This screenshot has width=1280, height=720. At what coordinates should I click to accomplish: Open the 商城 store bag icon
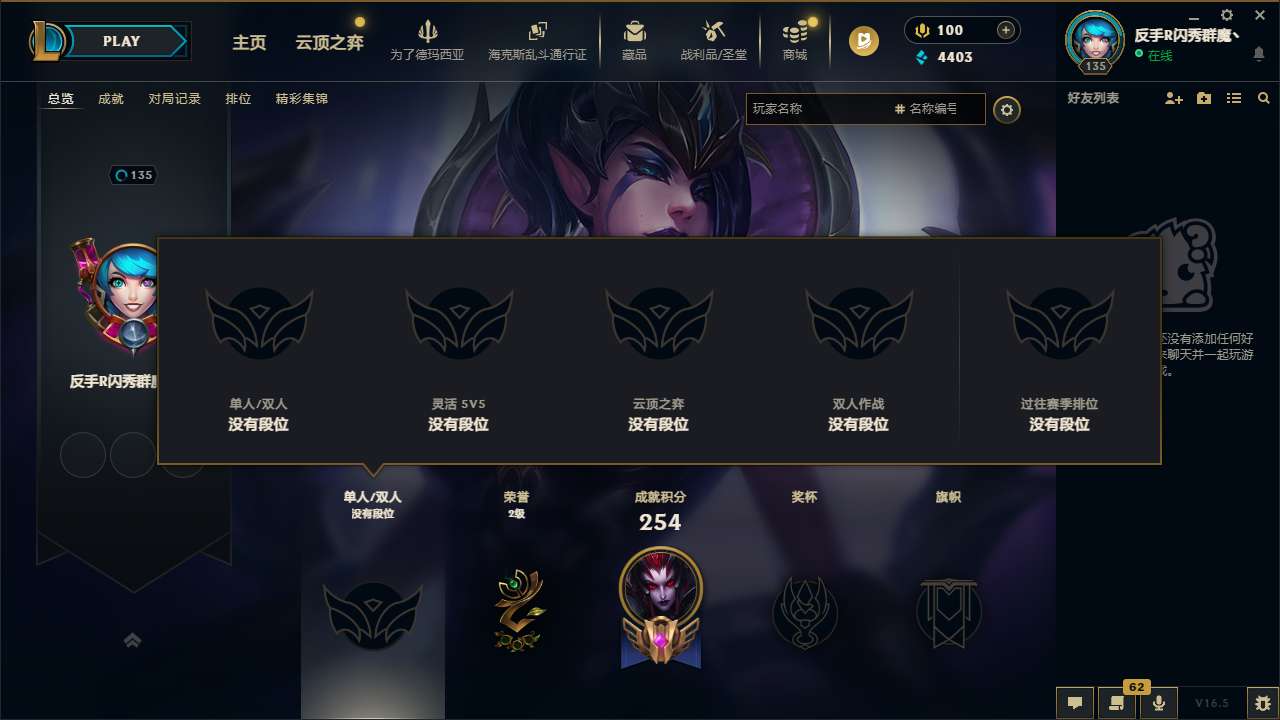(x=795, y=30)
